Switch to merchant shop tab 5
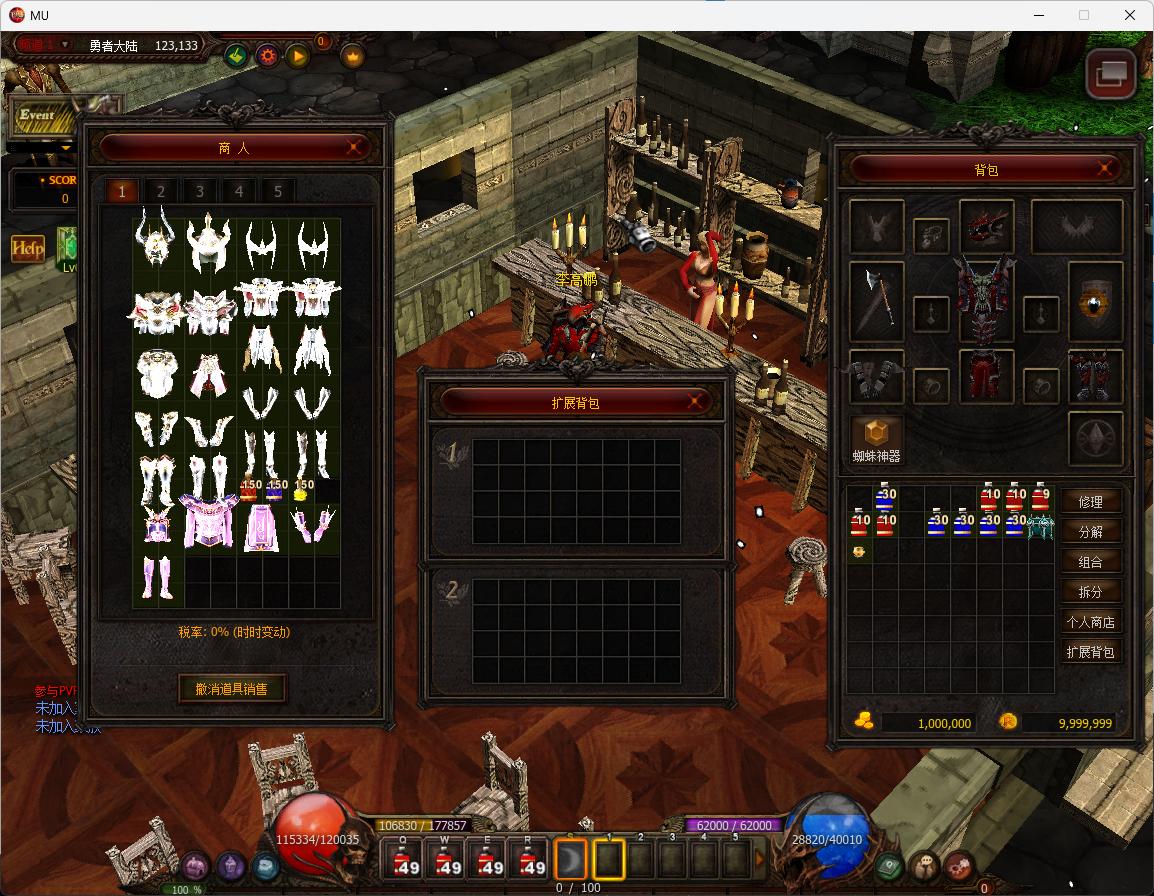1154x896 pixels. (x=277, y=191)
